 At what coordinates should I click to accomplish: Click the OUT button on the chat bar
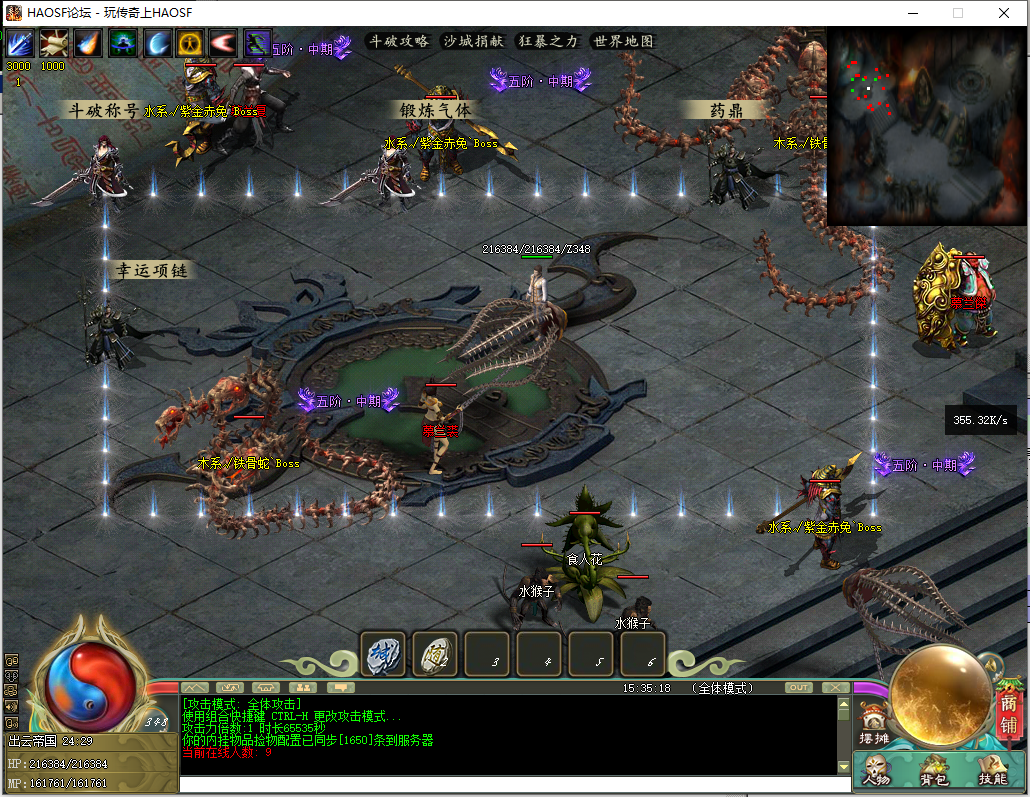point(798,688)
